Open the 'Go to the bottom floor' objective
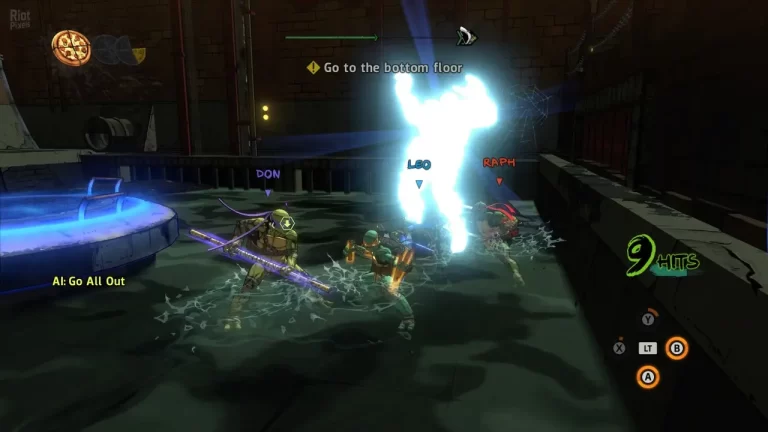Image resolution: width=768 pixels, height=432 pixels. tap(385, 68)
